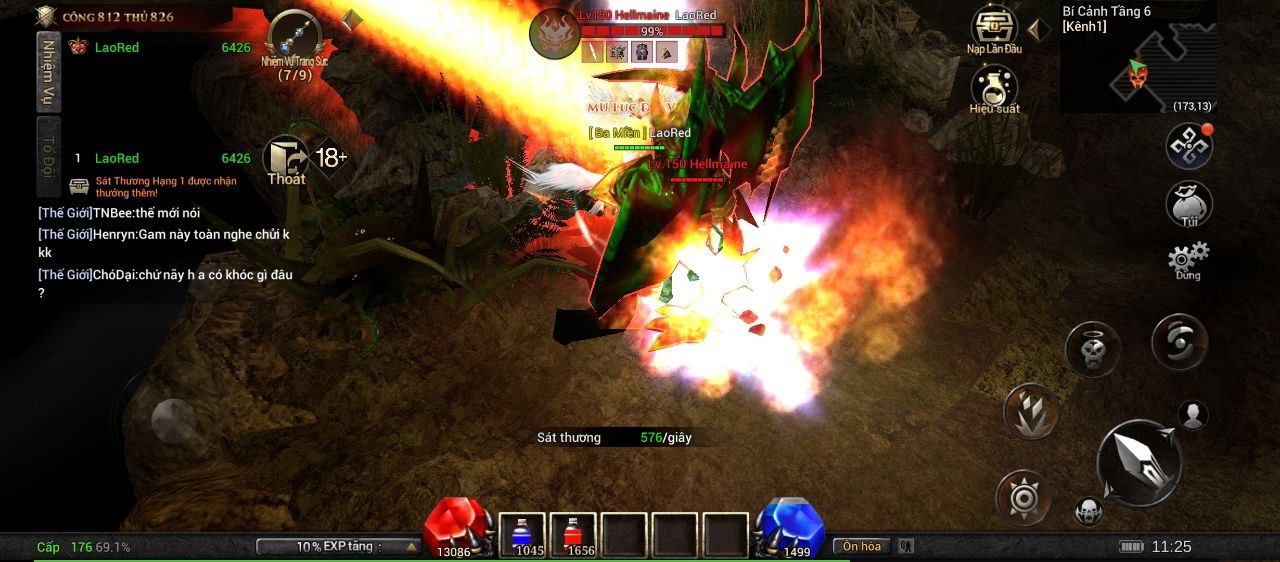Change the Ôn hòa PK mode
This screenshot has width=1280, height=562.
pyautogui.click(x=862, y=546)
